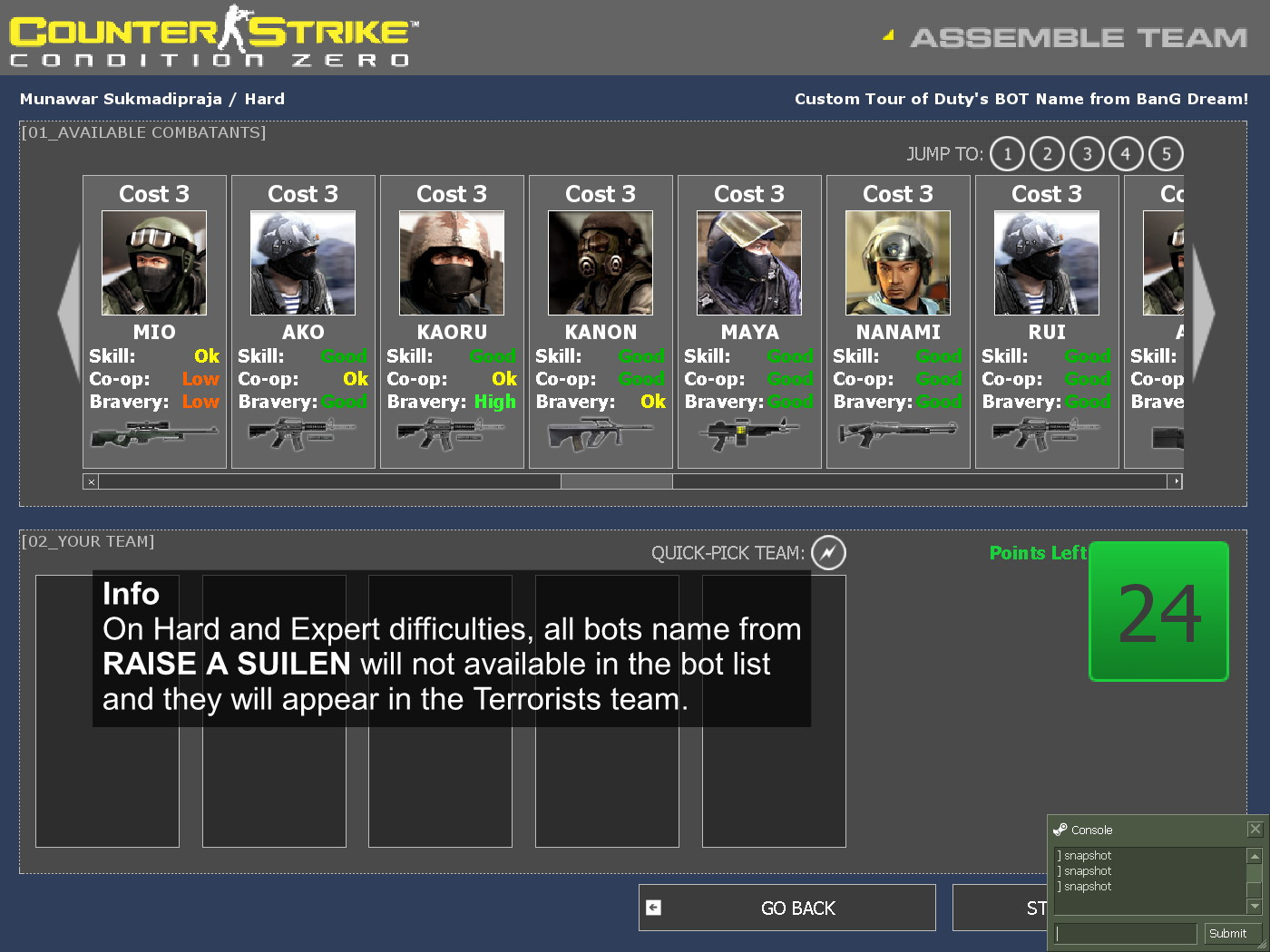Jump to combatant page 5

[1166, 154]
